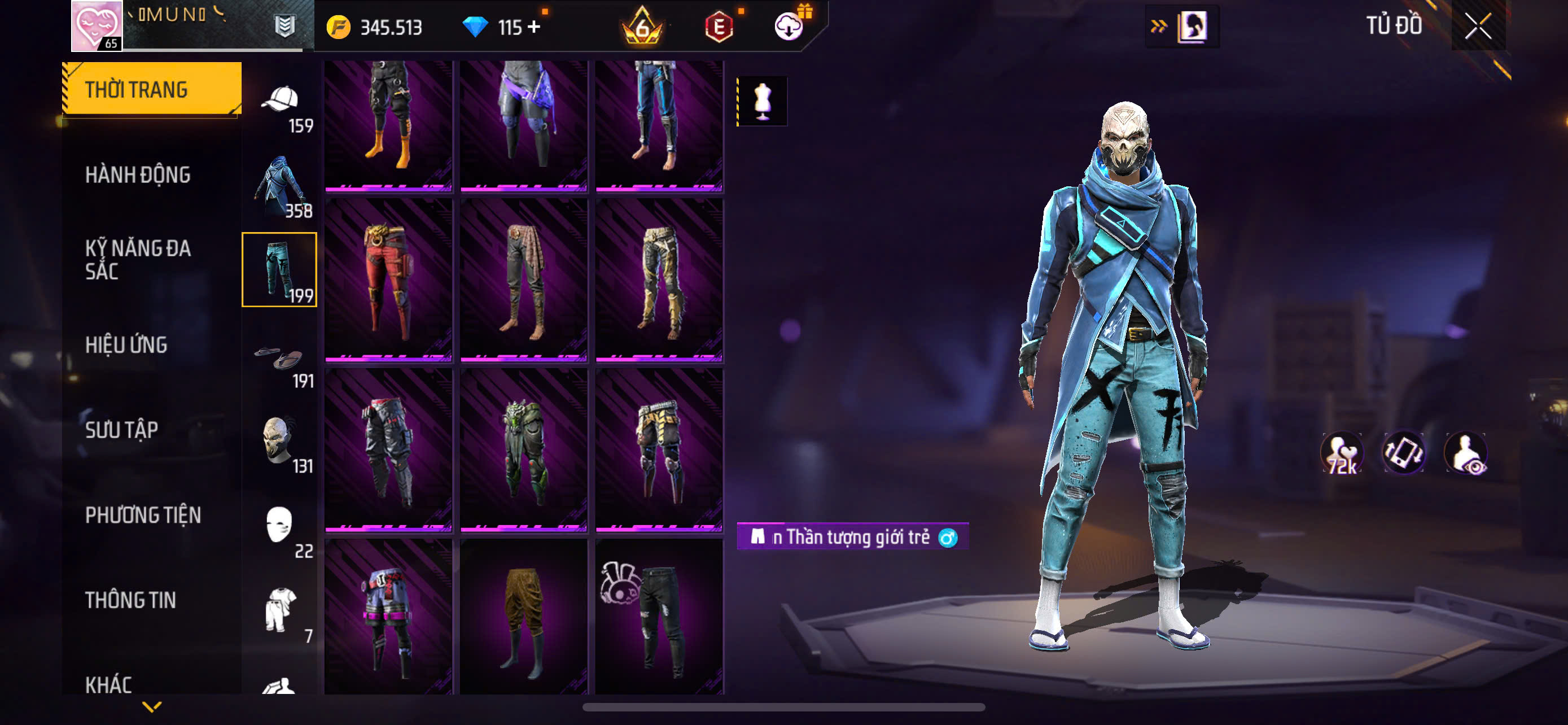Open the Sưu Tập collection tab

[x=122, y=430]
